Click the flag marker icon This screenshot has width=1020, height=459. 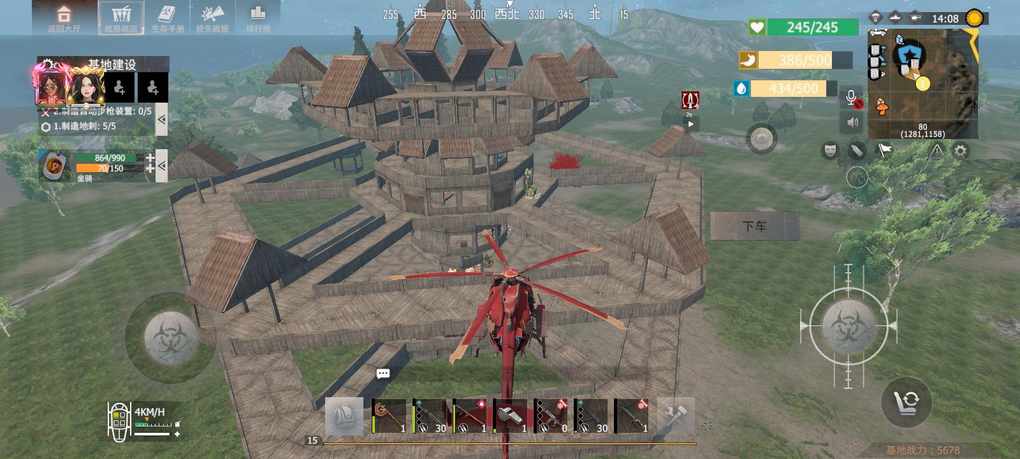[884, 151]
